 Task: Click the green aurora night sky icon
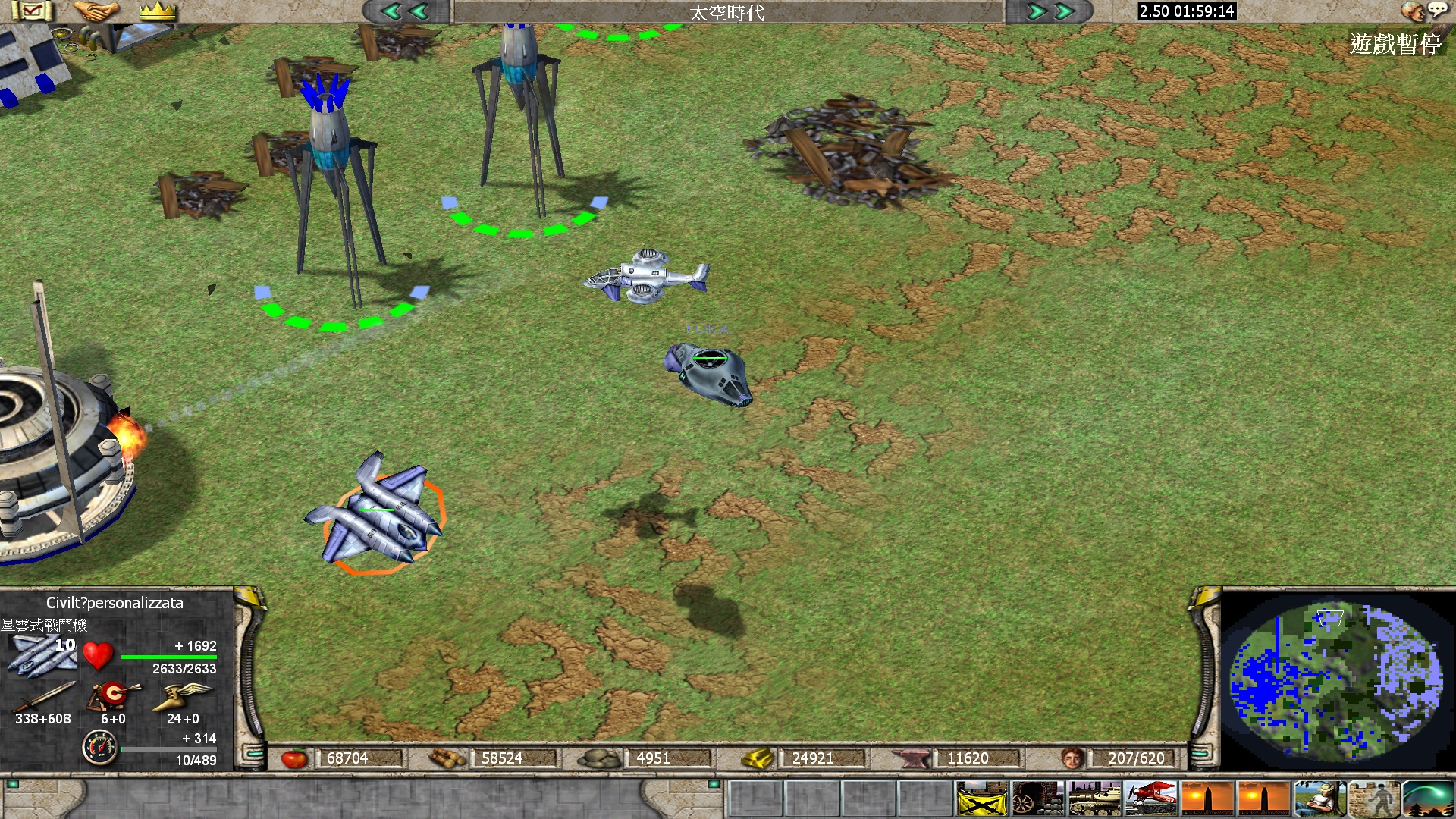1429,799
